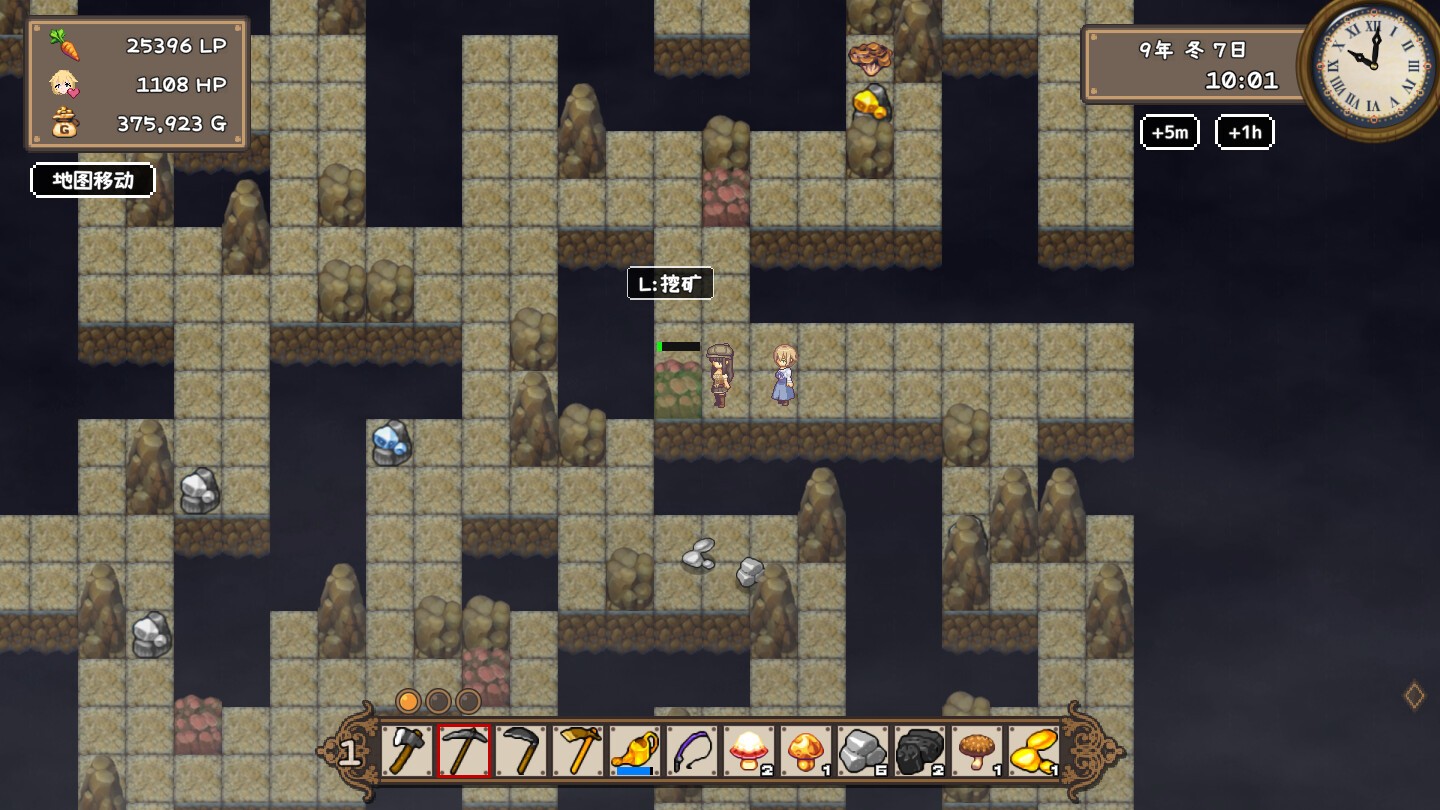Select the purple fishing rod slot

(692, 751)
